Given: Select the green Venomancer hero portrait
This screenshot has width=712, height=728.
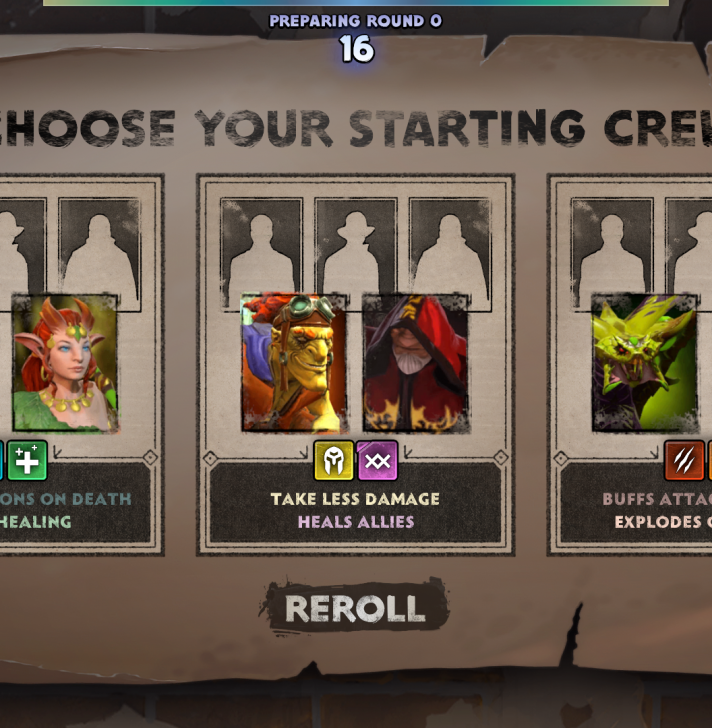Looking at the screenshot, I should 644,362.
